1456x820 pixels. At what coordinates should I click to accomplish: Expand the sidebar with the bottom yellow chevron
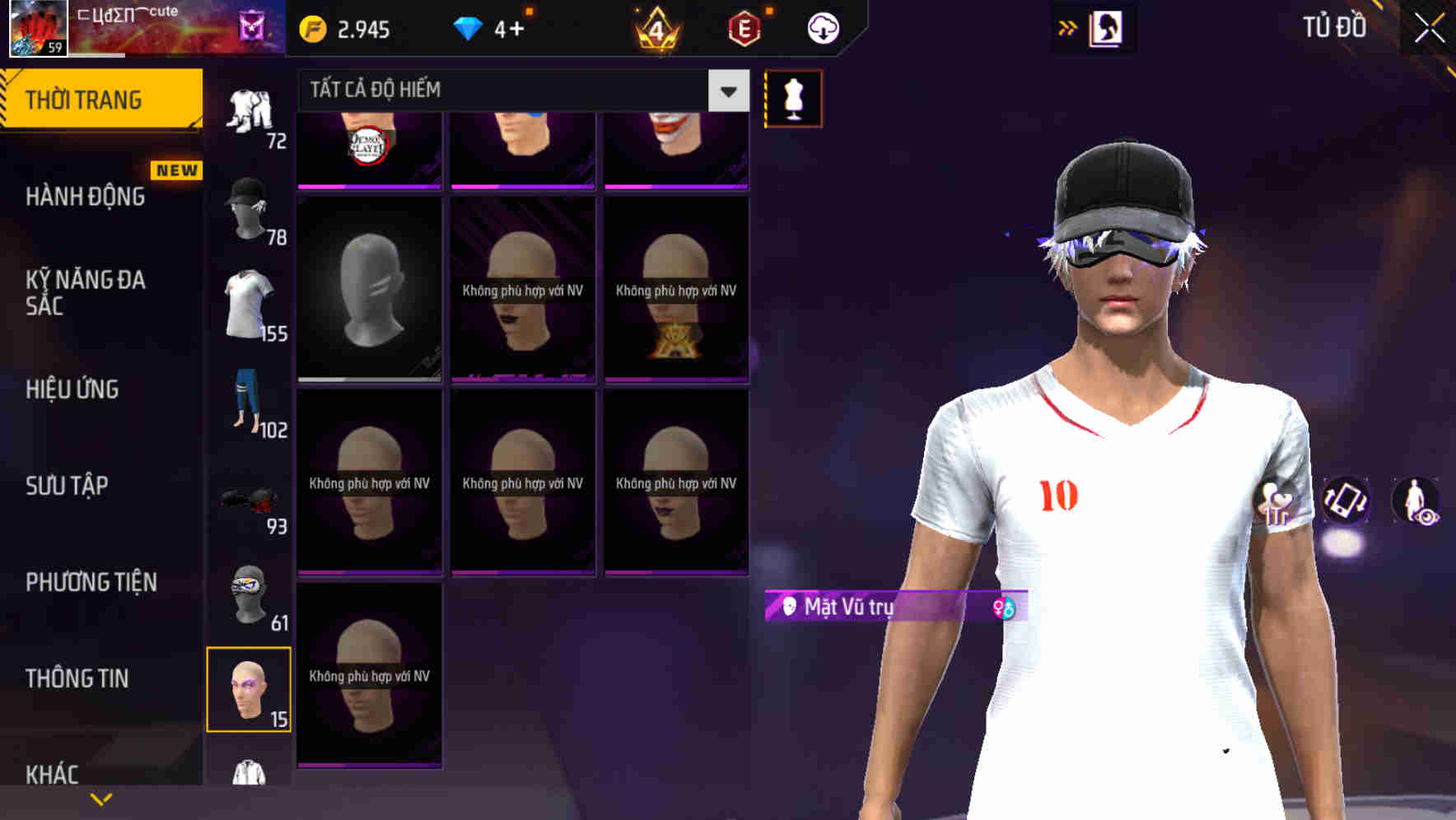(x=100, y=799)
